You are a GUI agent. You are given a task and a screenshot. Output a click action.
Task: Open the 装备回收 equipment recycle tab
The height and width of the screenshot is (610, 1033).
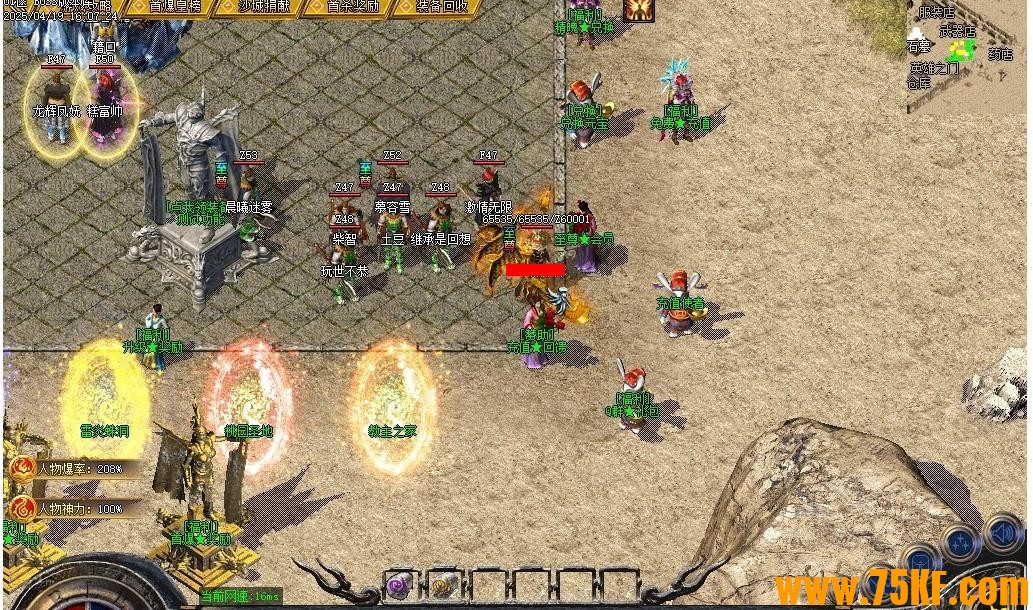pos(442,6)
